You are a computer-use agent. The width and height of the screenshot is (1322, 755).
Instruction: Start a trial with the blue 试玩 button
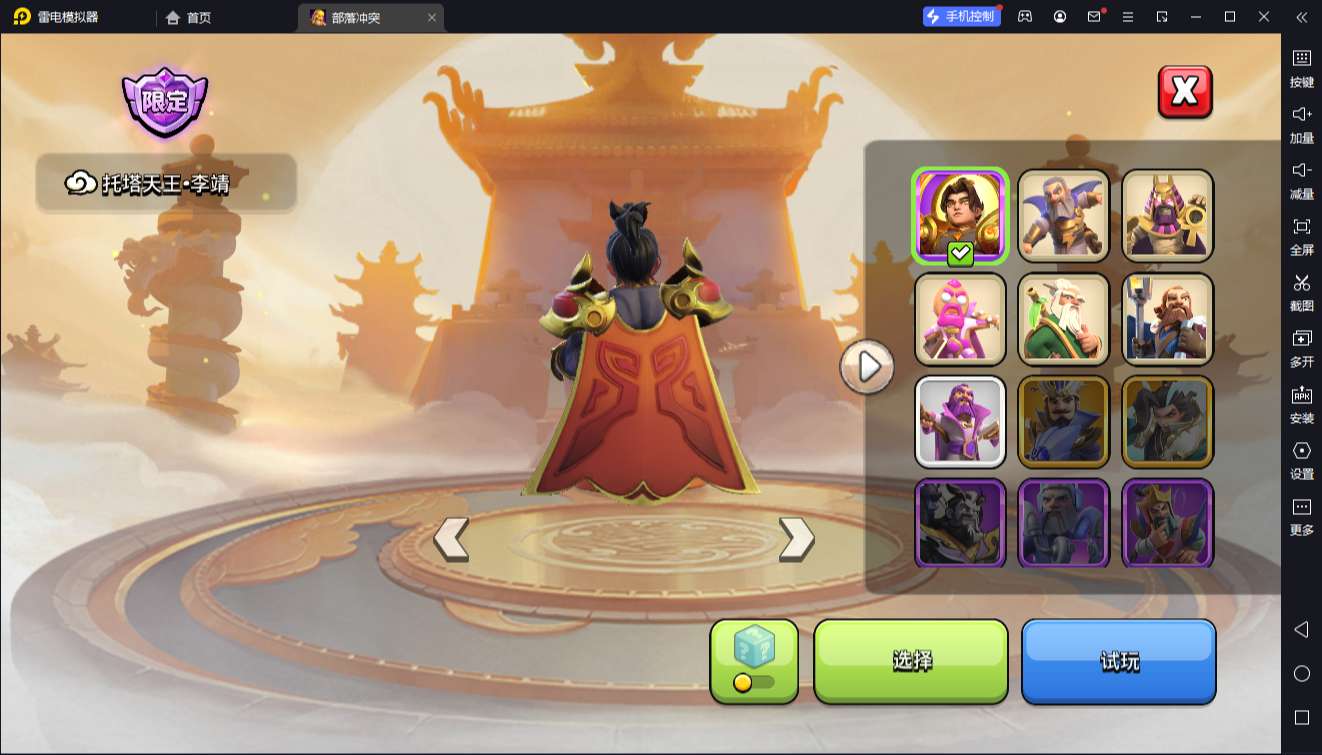coord(1118,661)
